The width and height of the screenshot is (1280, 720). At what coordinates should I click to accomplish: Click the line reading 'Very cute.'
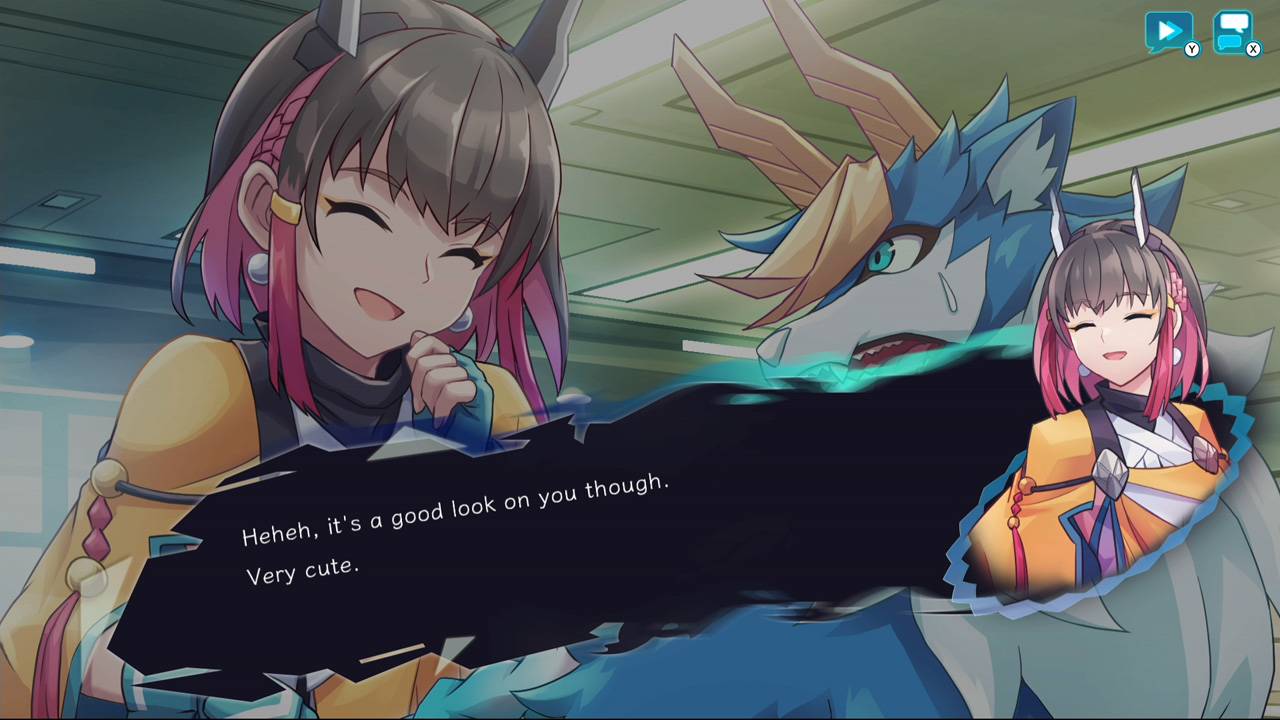coord(302,571)
